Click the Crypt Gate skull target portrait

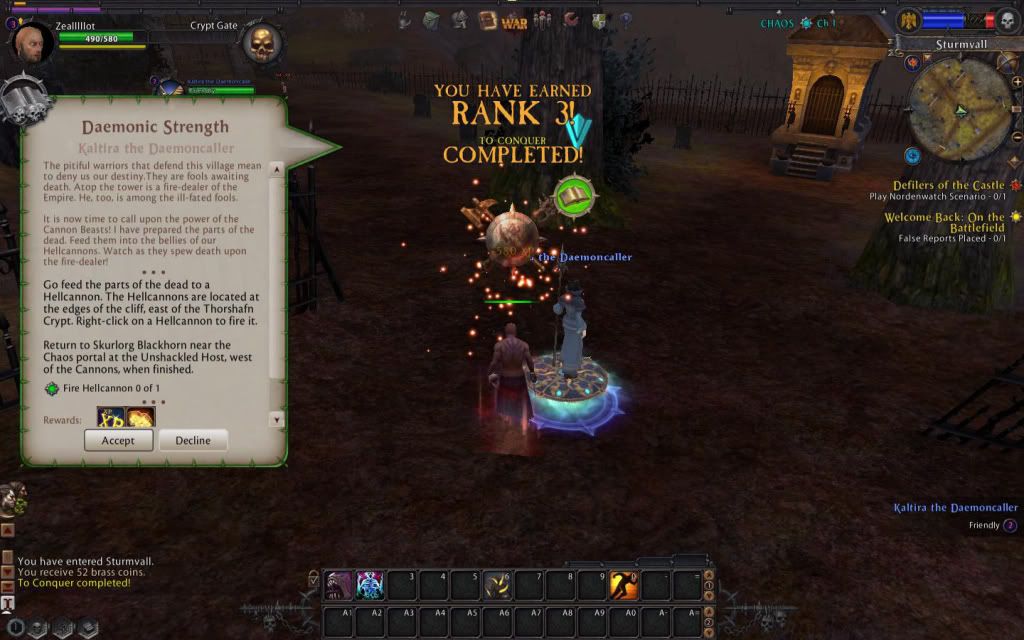tap(261, 44)
